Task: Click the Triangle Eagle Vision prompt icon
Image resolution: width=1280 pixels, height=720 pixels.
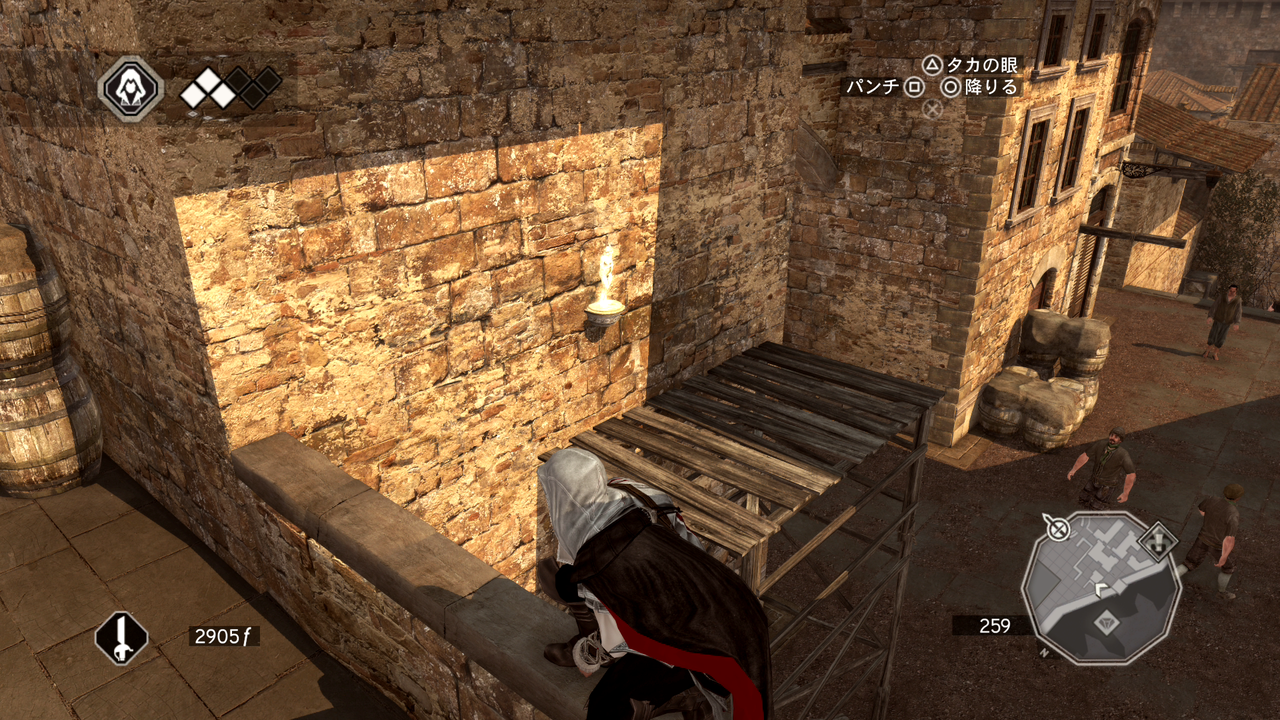Action: [930, 66]
